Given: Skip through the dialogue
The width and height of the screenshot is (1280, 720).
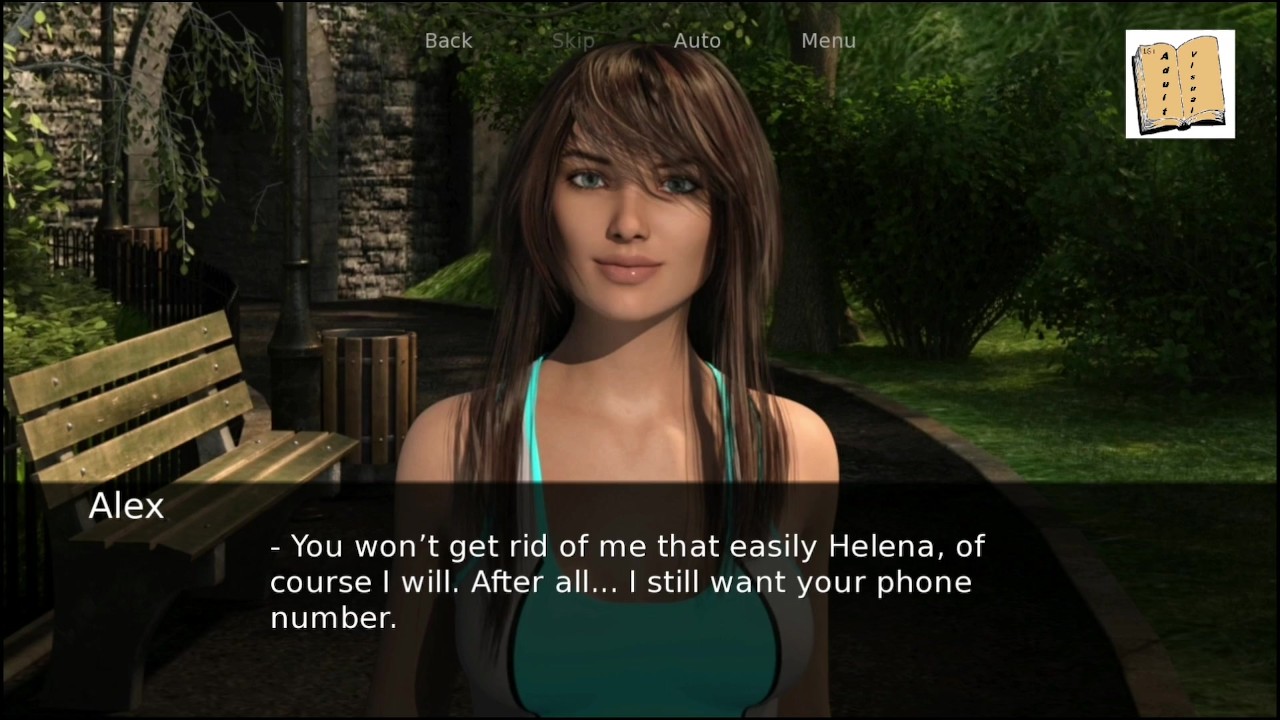Looking at the screenshot, I should click(573, 41).
